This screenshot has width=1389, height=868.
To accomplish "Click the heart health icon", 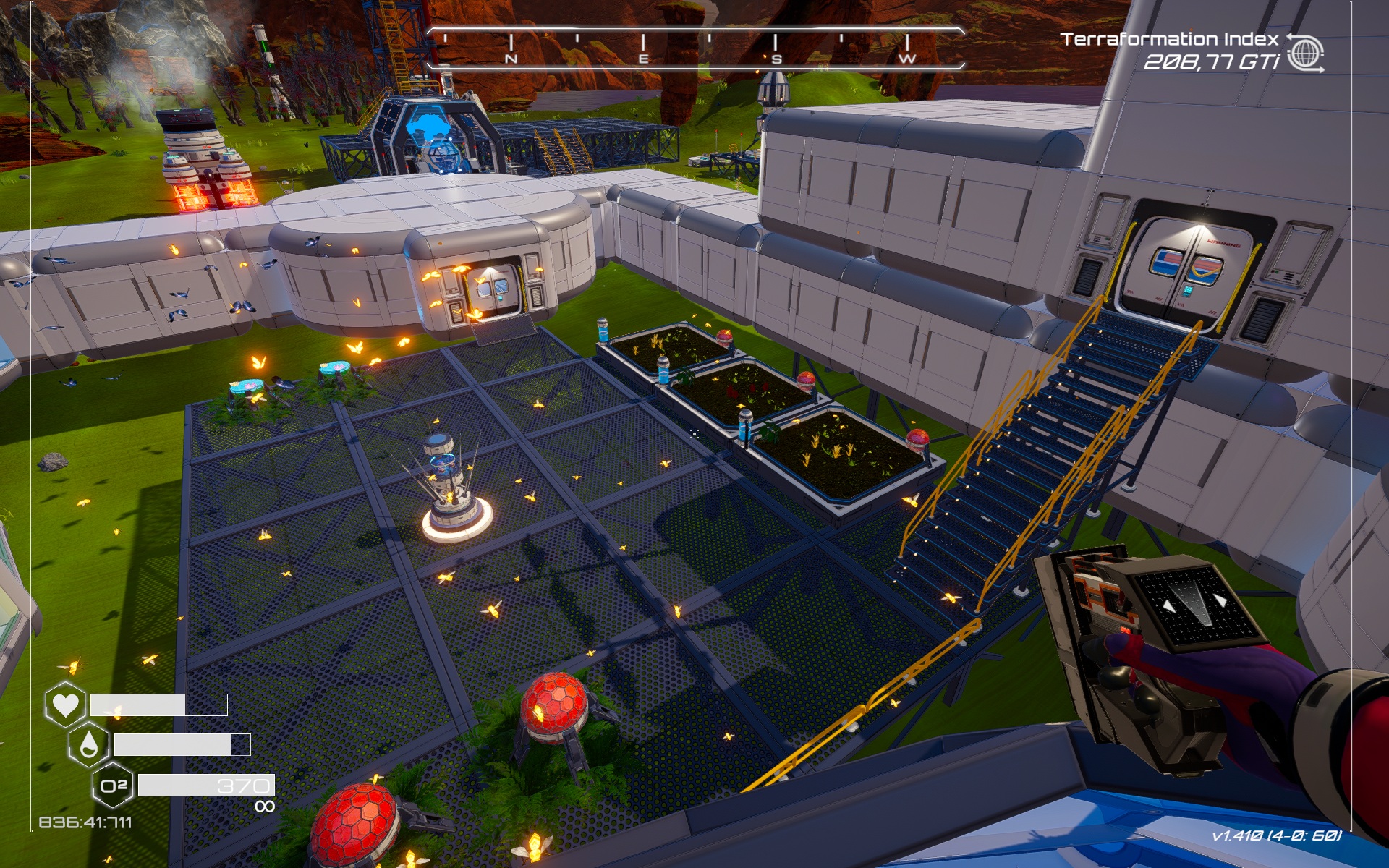I will coord(64,705).
